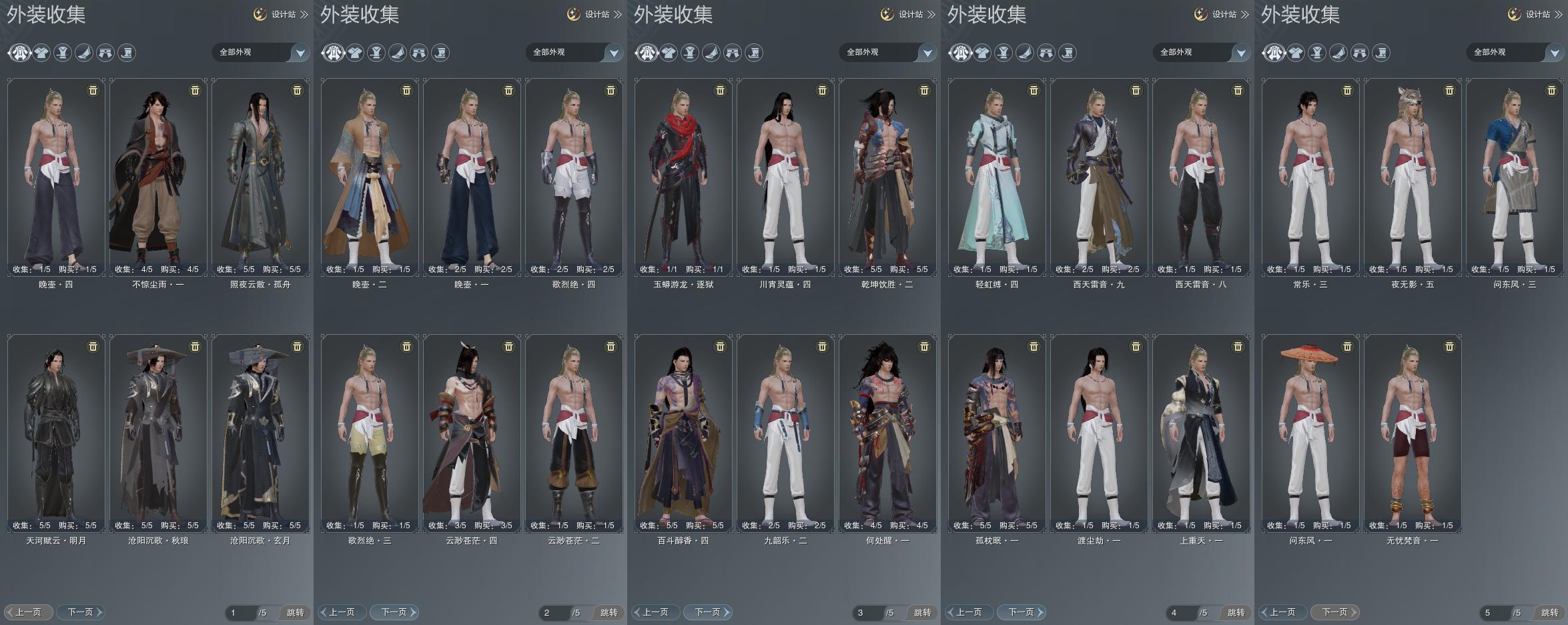Viewport: 1568px width, 625px height.
Task: Select the 百斗醉香·四 outfit card
Action: tap(683, 434)
